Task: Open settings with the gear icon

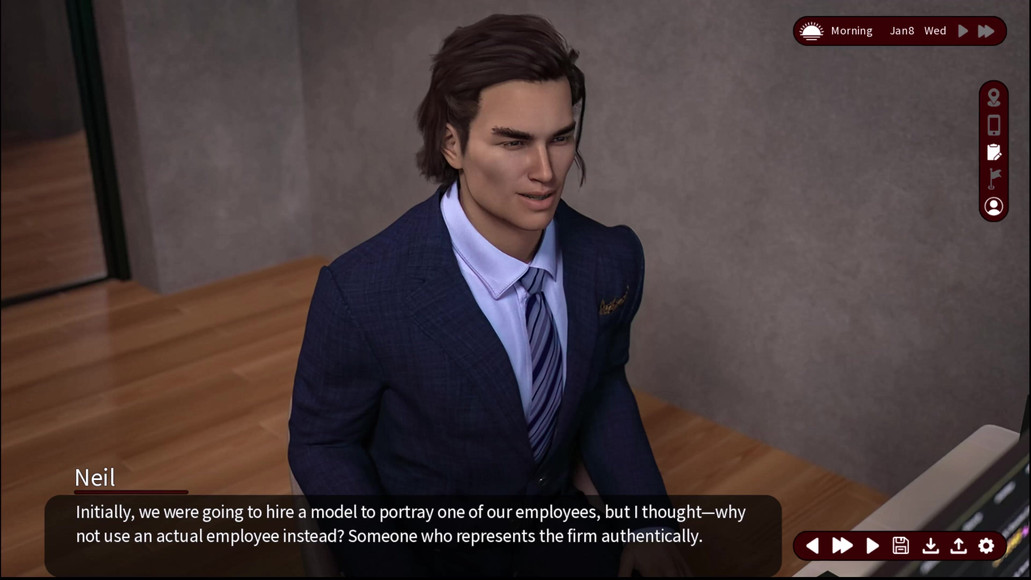Action: coord(986,546)
